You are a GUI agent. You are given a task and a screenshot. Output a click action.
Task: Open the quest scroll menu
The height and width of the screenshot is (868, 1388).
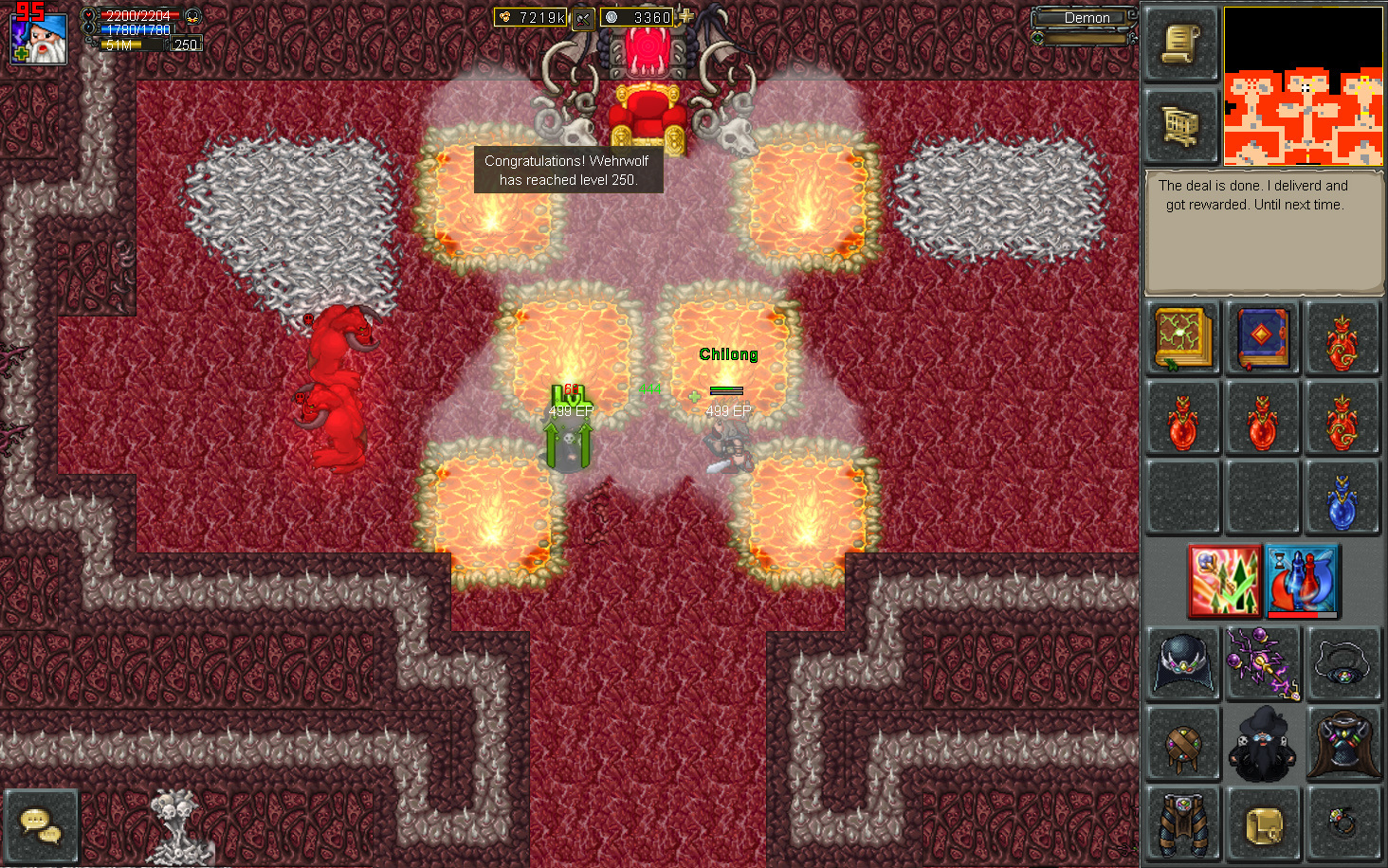pos(1180,44)
